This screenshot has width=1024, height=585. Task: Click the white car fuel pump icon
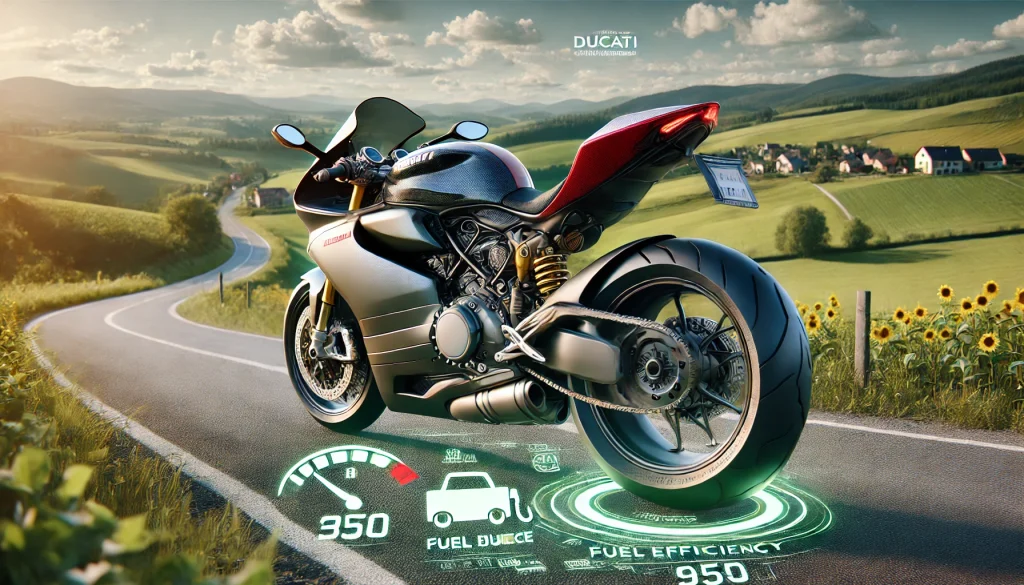click(x=467, y=500)
